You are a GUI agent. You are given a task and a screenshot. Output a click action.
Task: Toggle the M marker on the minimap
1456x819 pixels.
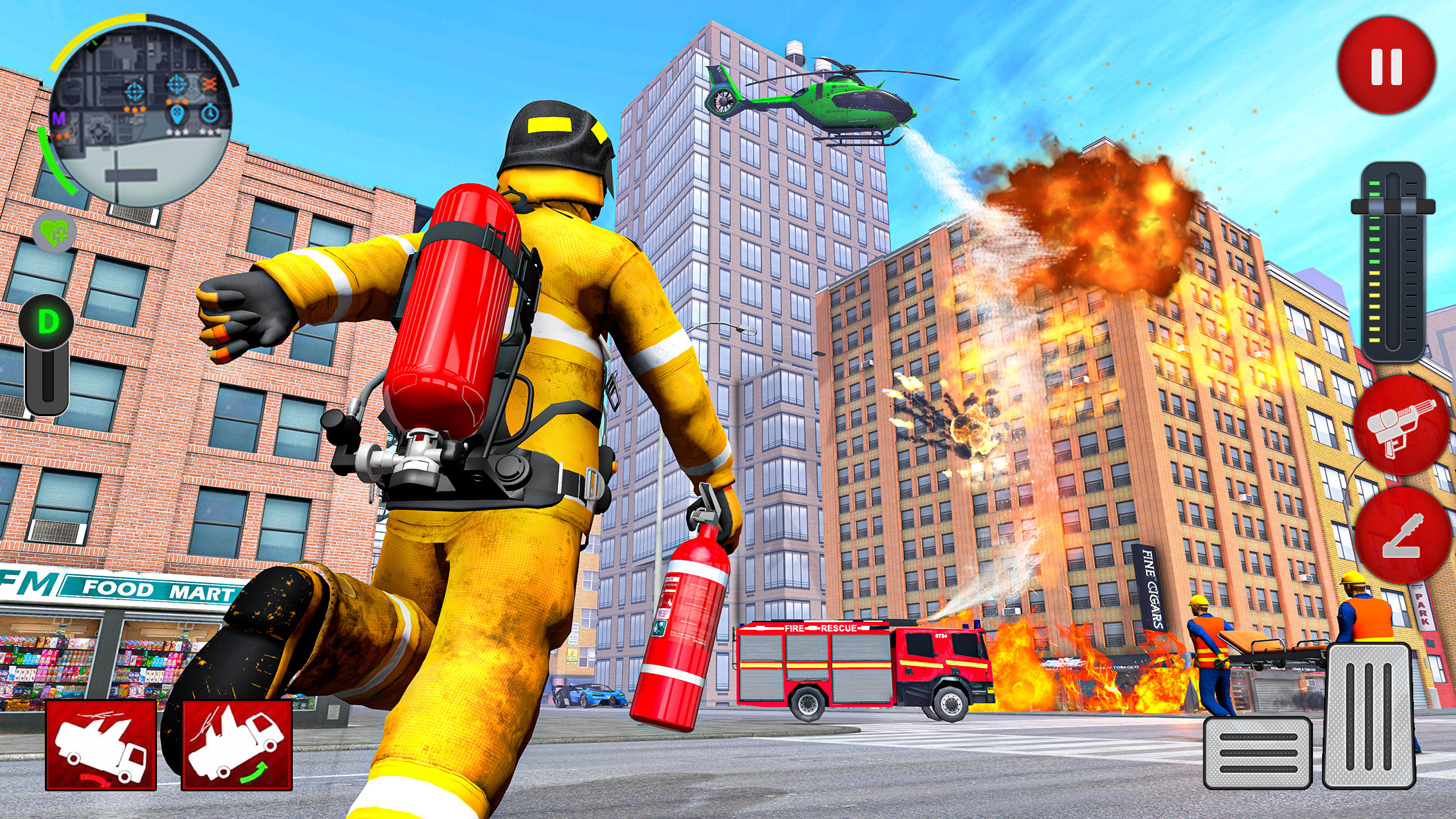point(59,118)
